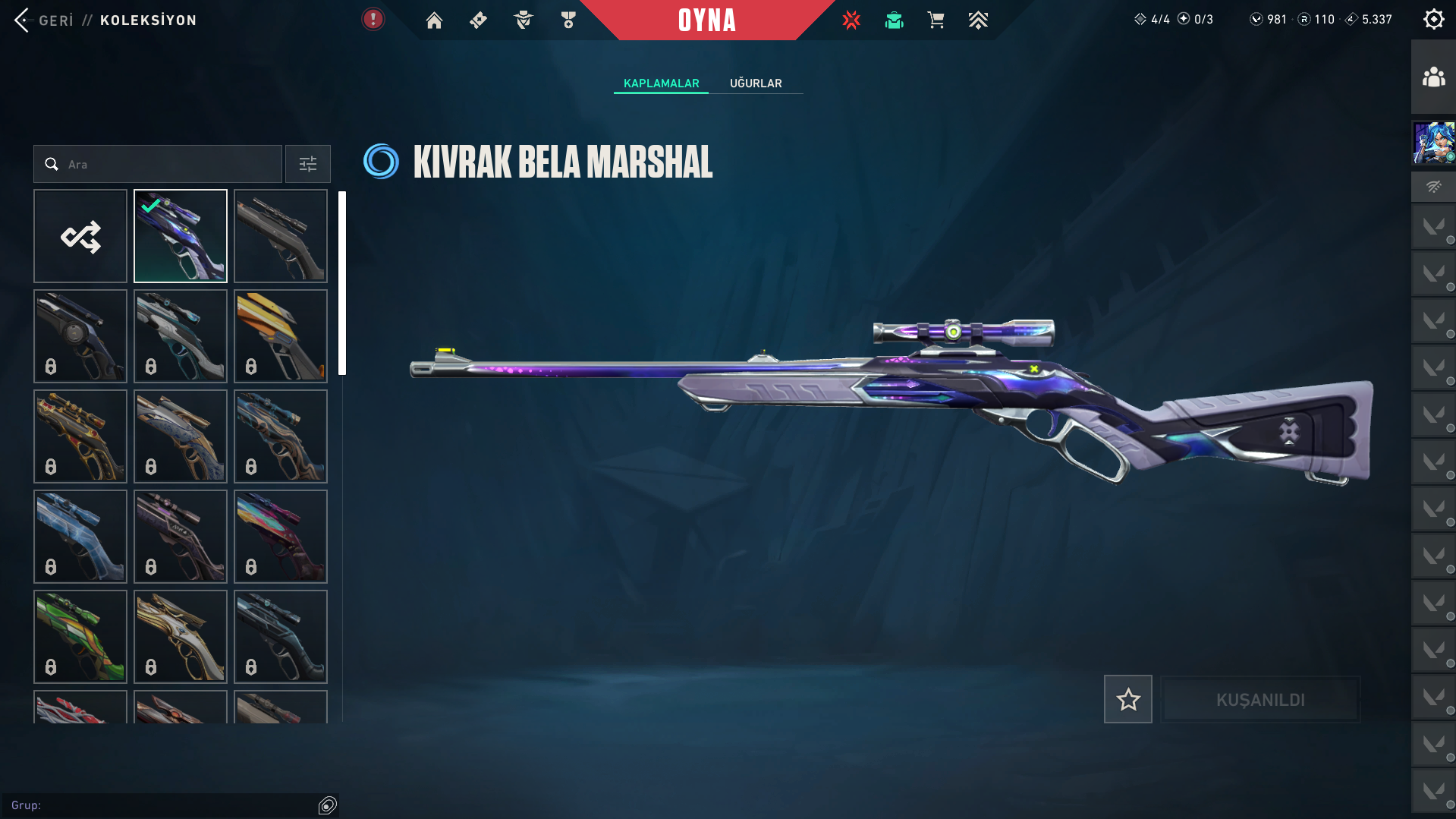This screenshot has width=1456, height=819.
Task: Open the skin filter options
Action: pyautogui.click(x=308, y=165)
